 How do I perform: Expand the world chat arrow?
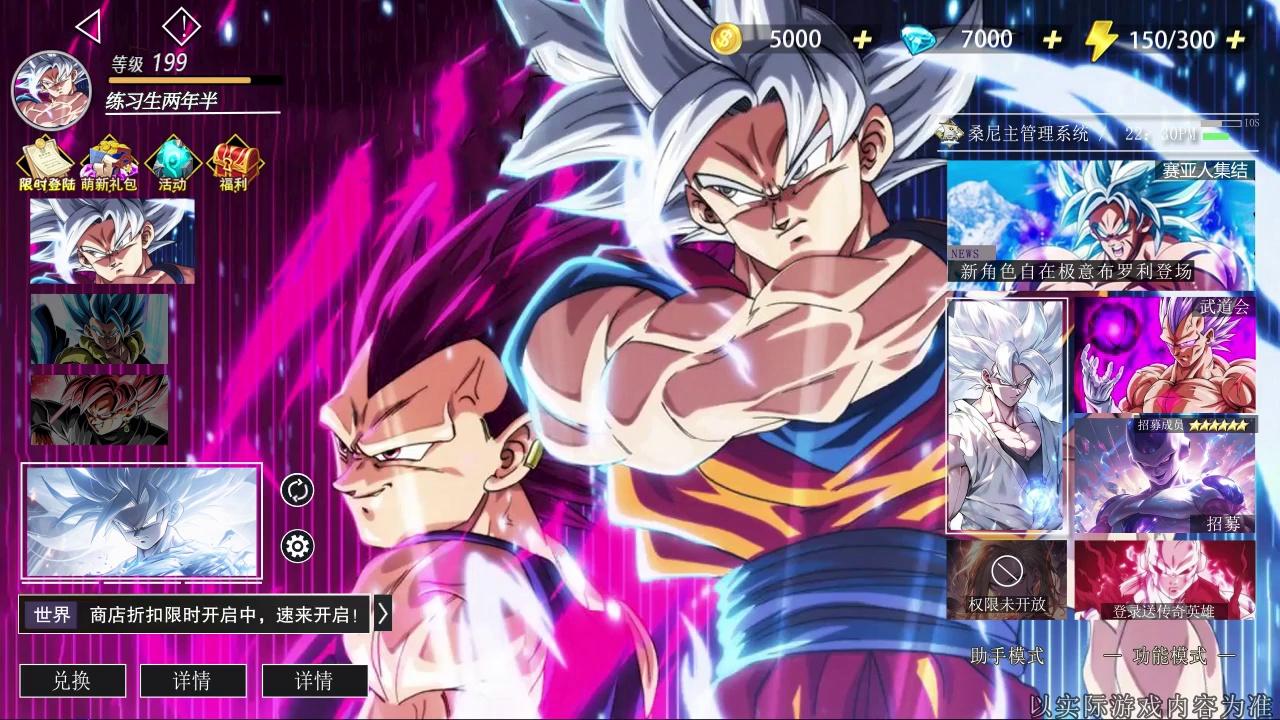[x=382, y=614]
